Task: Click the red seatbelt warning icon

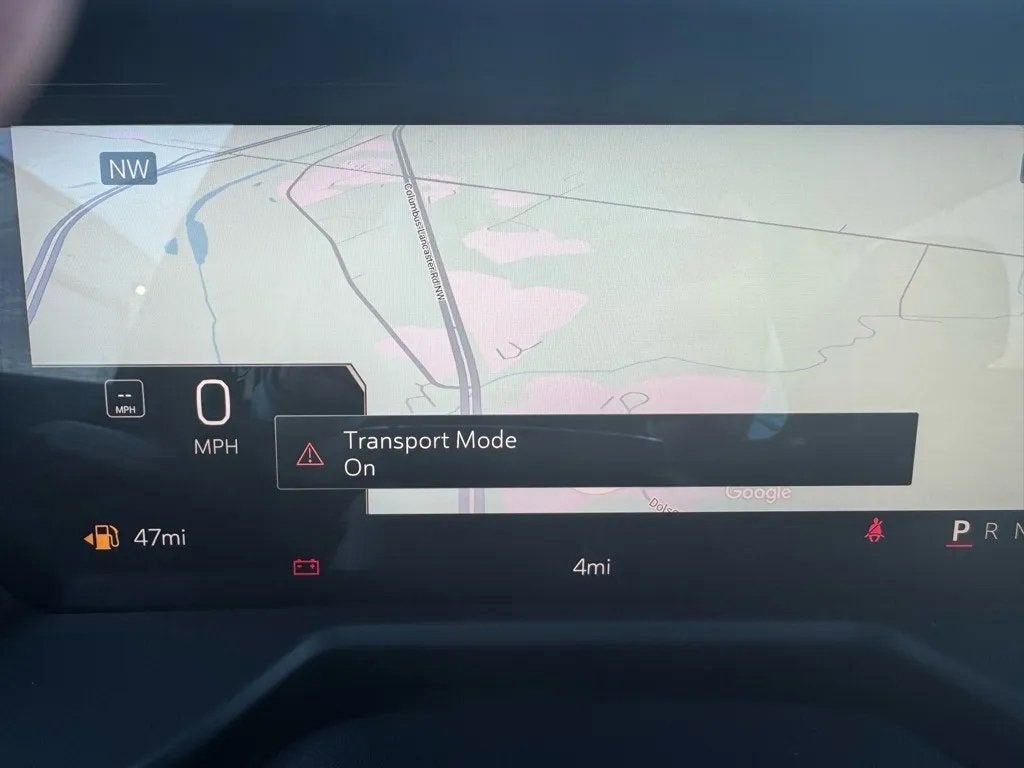Action: coord(876,532)
